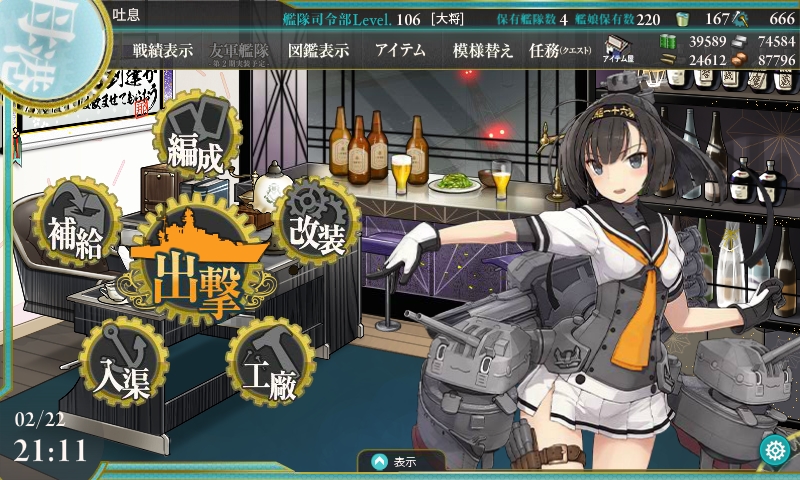This screenshot has height=480, width=800.
Task: Open the 図鑑表示 encyclopedia
Action: coord(318,50)
